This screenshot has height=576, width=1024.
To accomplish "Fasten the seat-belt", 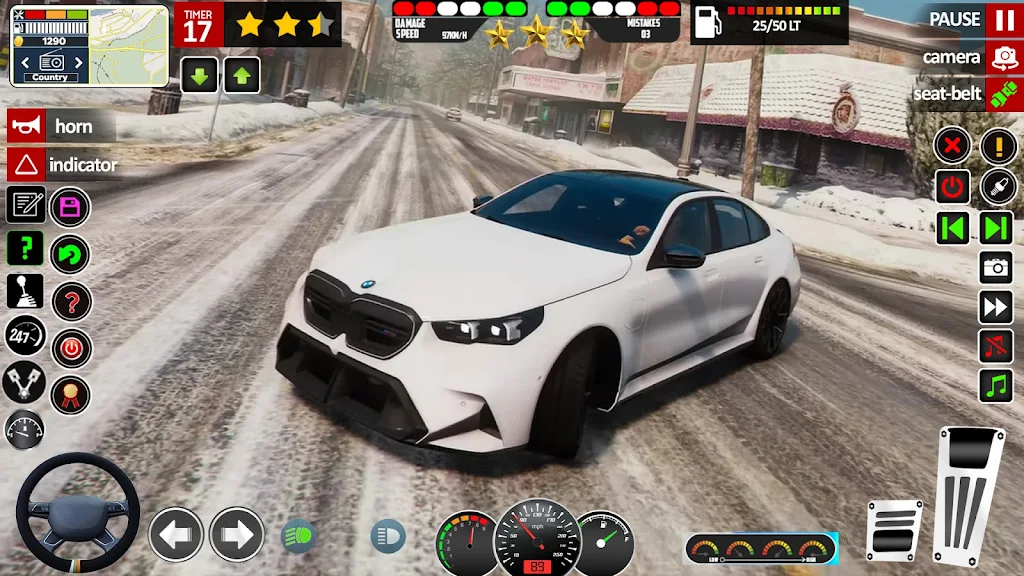I will click(1003, 95).
